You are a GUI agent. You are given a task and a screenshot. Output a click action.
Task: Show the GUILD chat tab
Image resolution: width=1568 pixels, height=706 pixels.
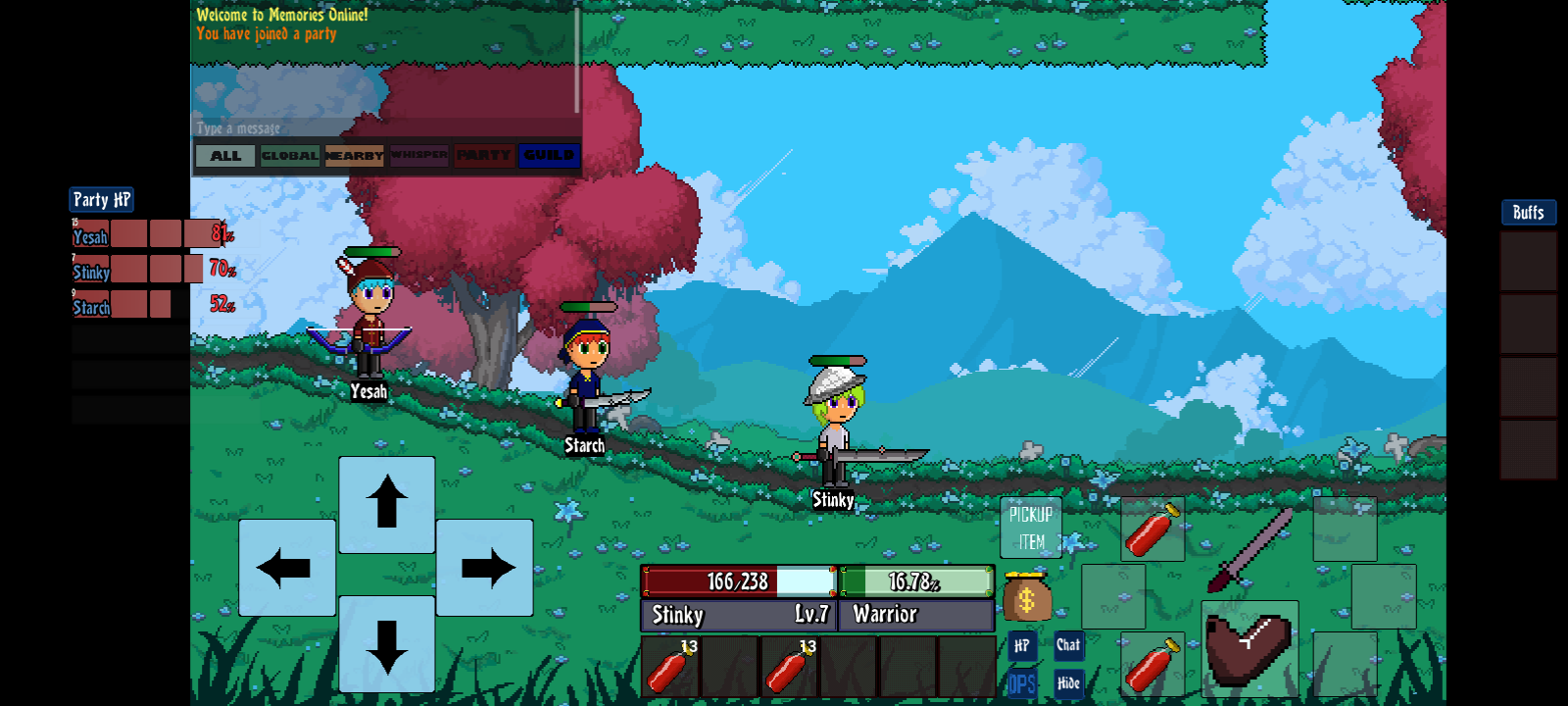(549, 156)
